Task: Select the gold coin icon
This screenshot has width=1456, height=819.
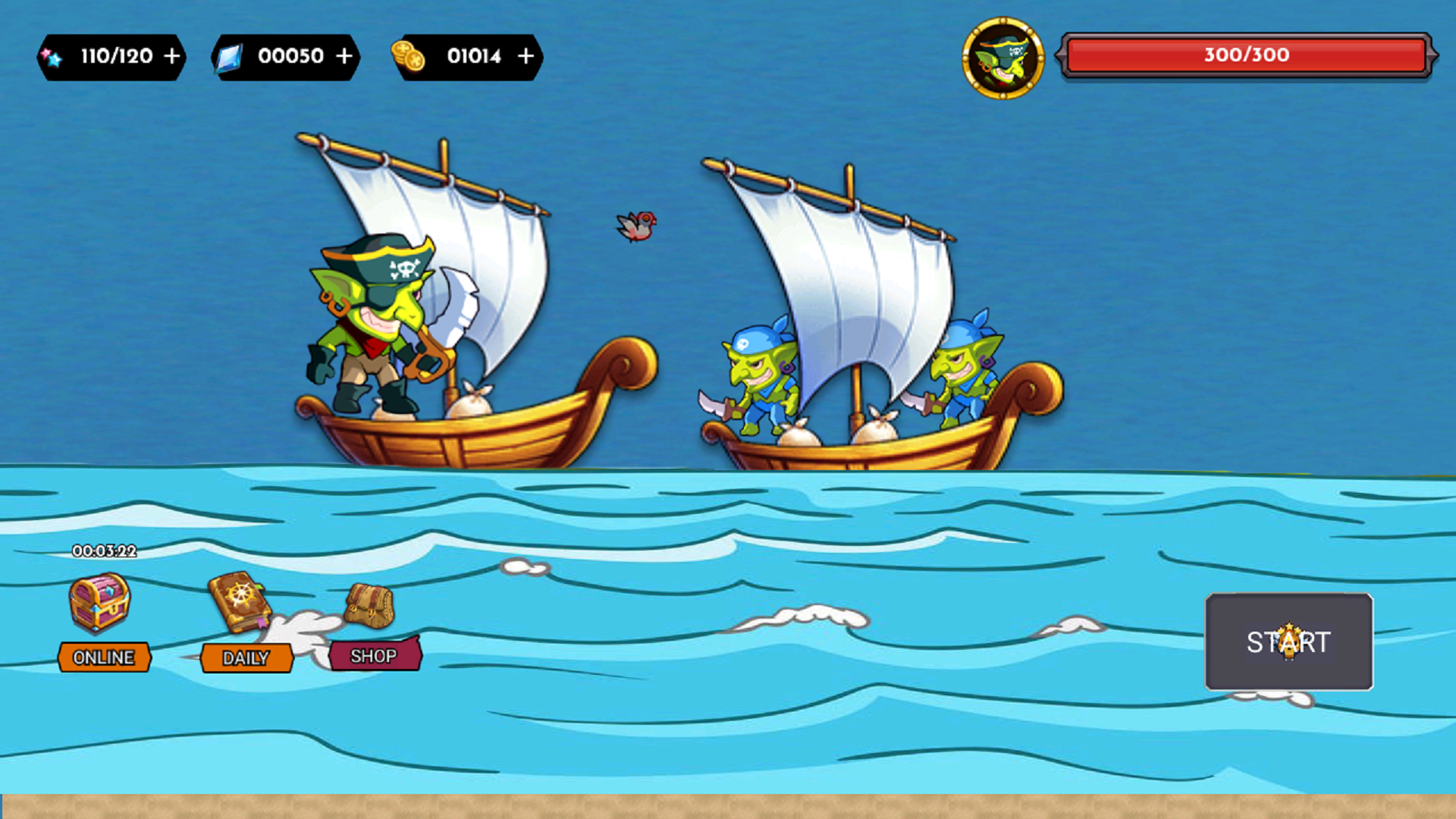Action: [x=408, y=55]
